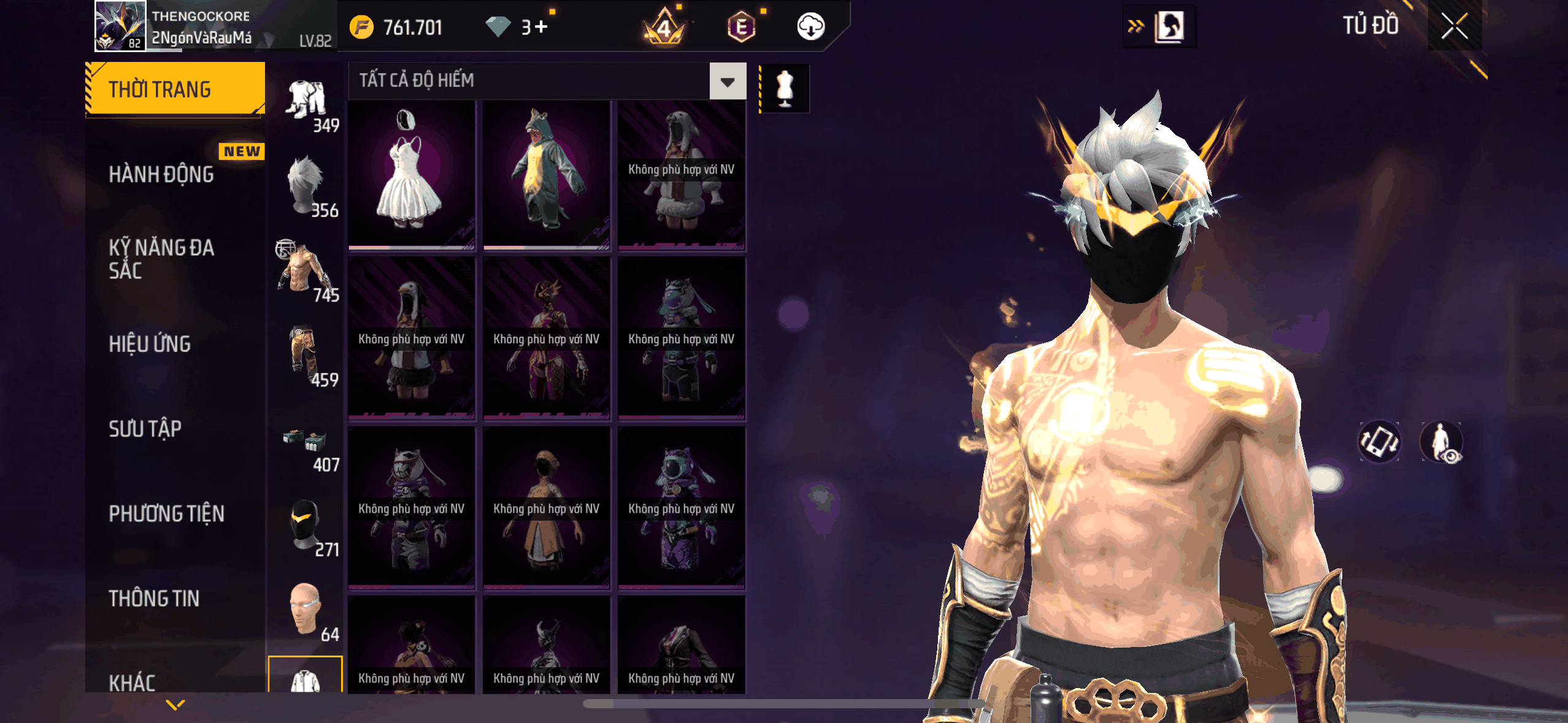Open the HIỆU ỨNG section
Image resolution: width=1568 pixels, height=723 pixels.
[150, 344]
